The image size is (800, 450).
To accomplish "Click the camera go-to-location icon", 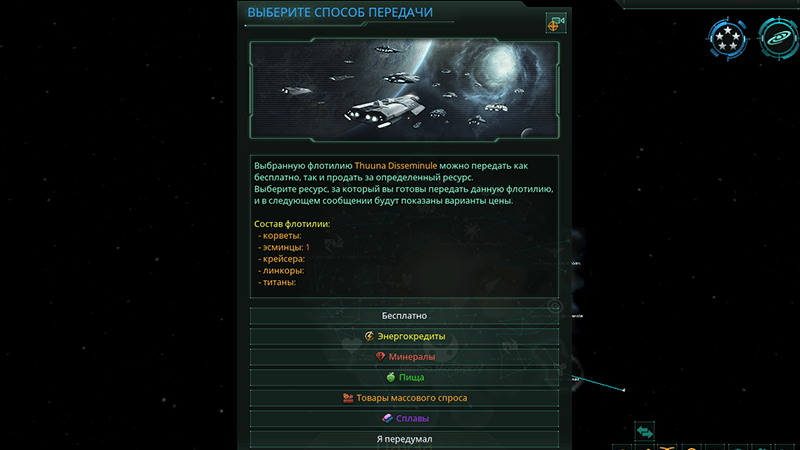I will pyautogui.click(x=555, y=23).
